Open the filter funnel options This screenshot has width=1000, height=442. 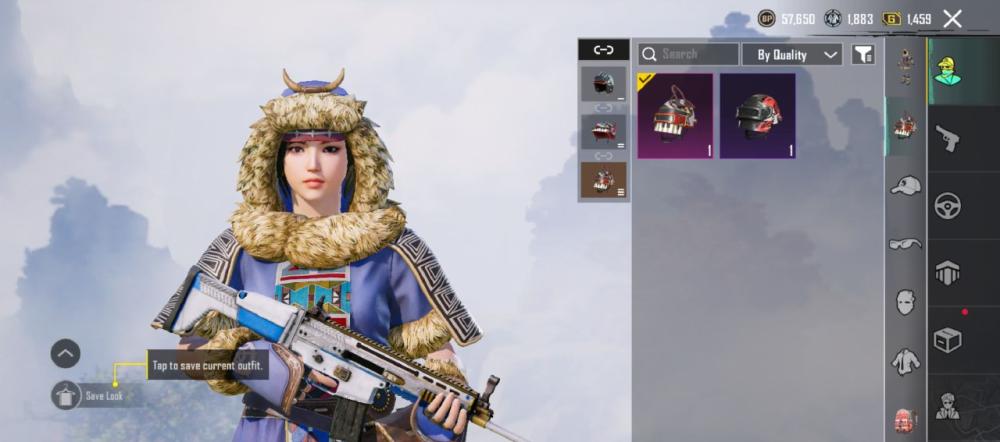(862, 55)
